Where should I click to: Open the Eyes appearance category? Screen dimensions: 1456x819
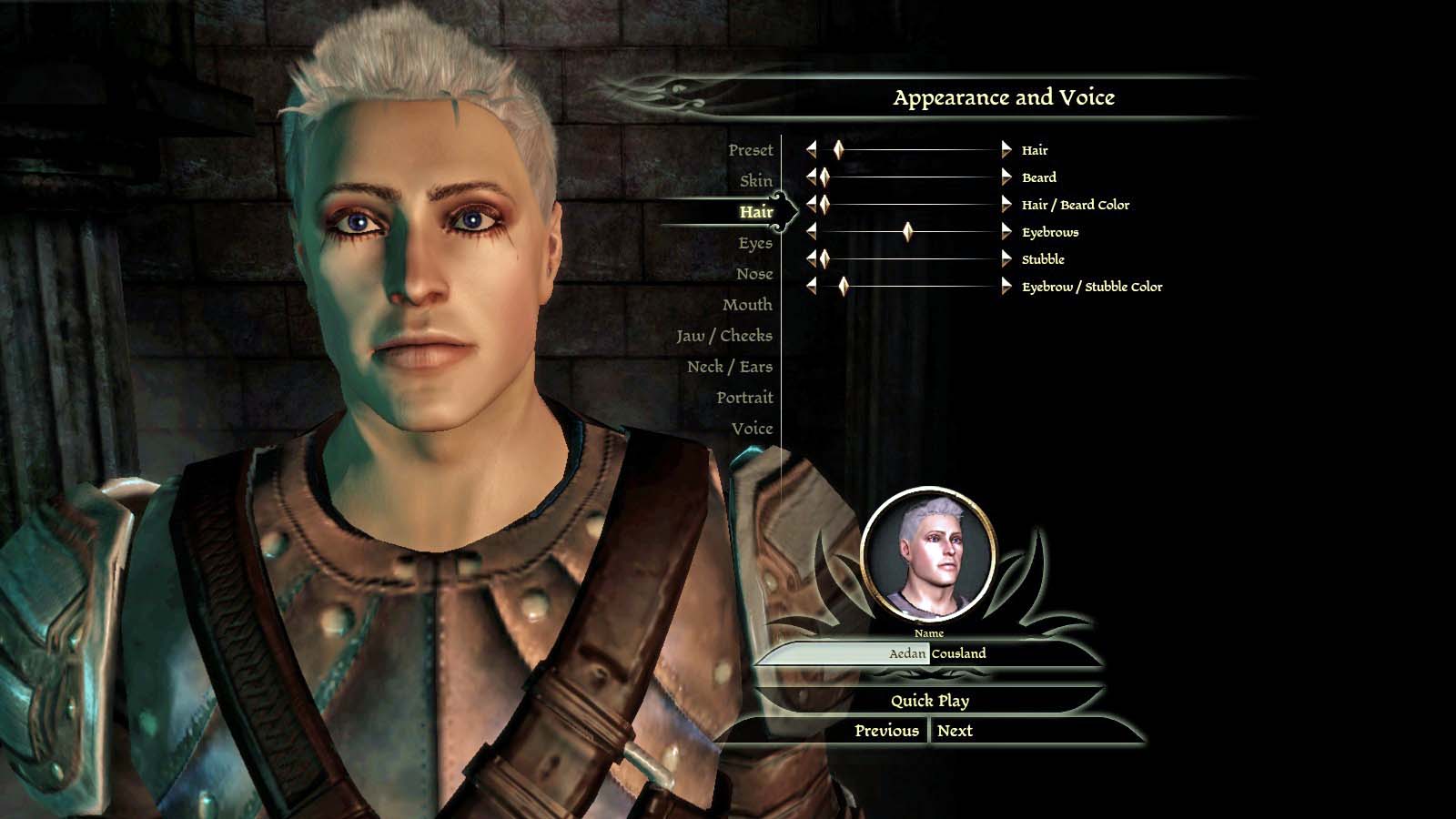pos(754,243)
